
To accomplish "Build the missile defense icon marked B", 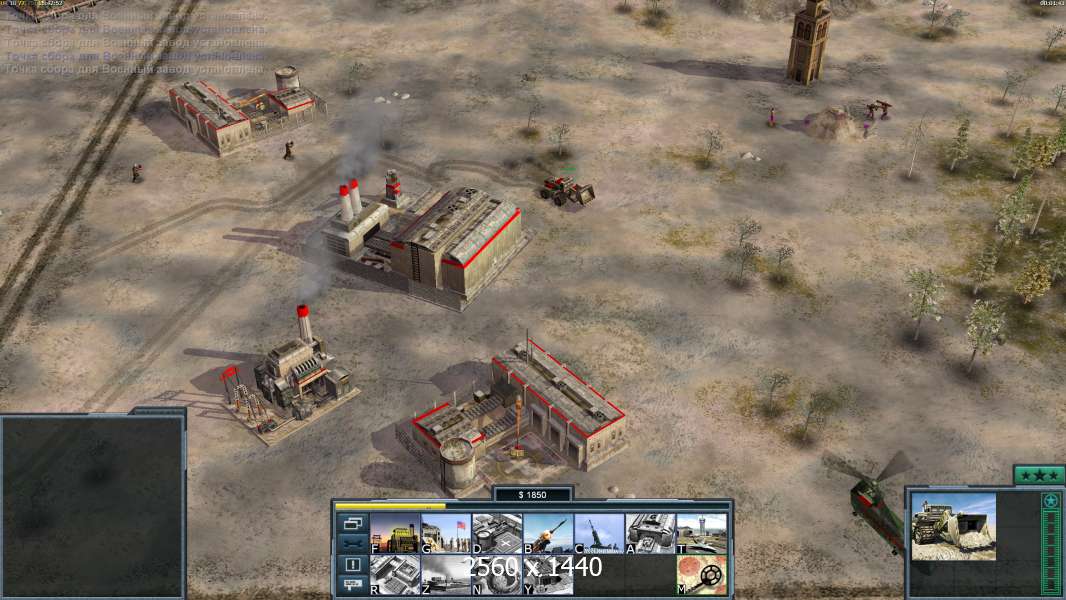I will tap(548, 534).
